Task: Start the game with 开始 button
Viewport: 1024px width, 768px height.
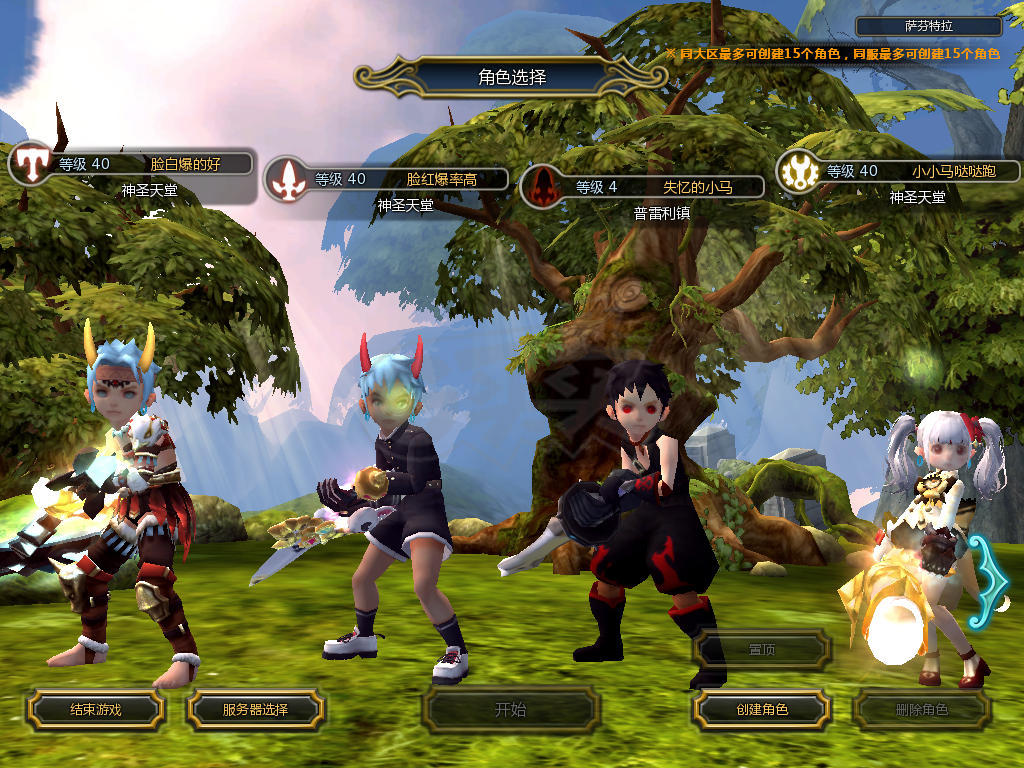Action: pos(510,710)
